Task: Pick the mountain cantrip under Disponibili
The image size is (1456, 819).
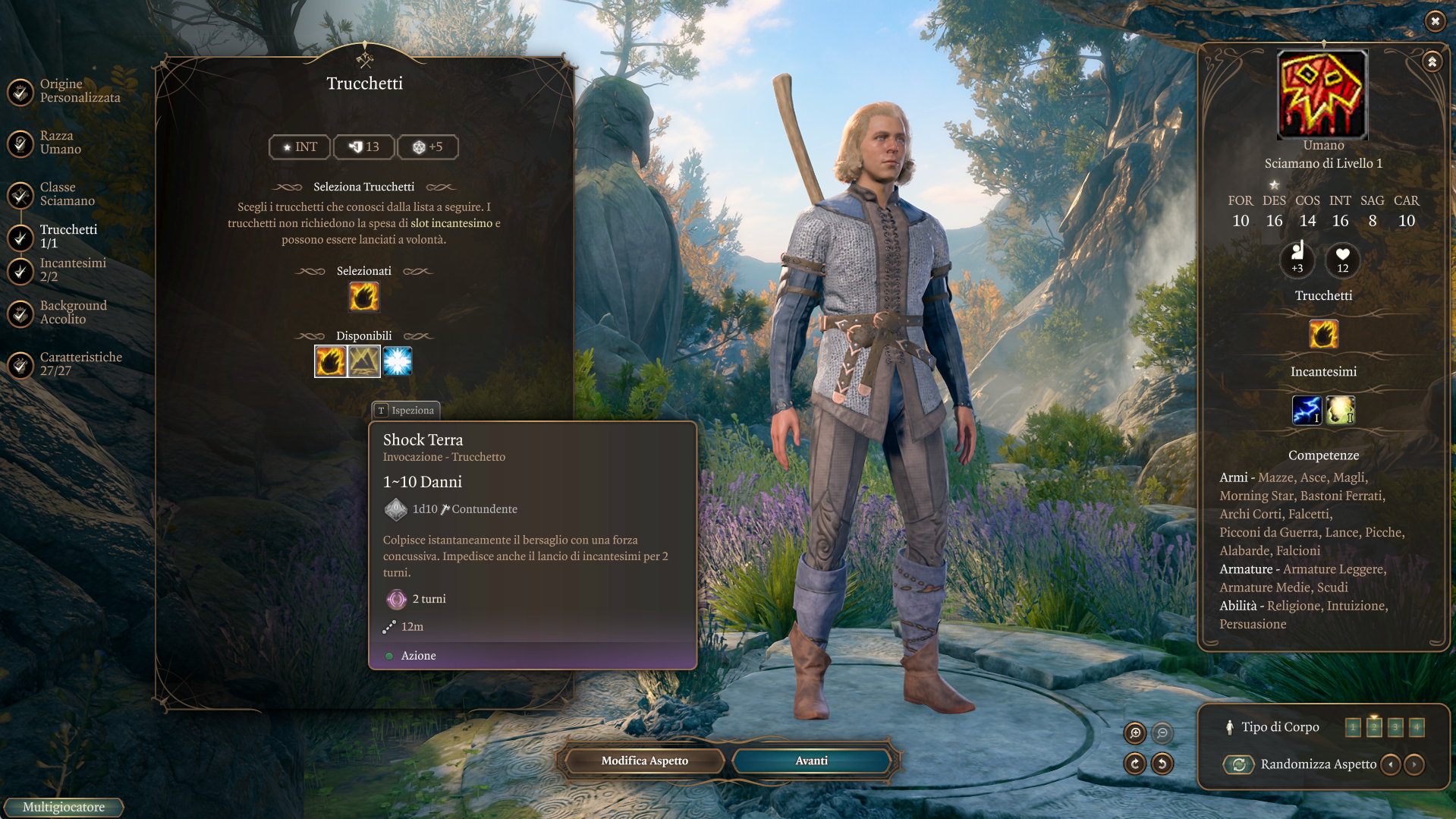Action: [x=364, y=362]
